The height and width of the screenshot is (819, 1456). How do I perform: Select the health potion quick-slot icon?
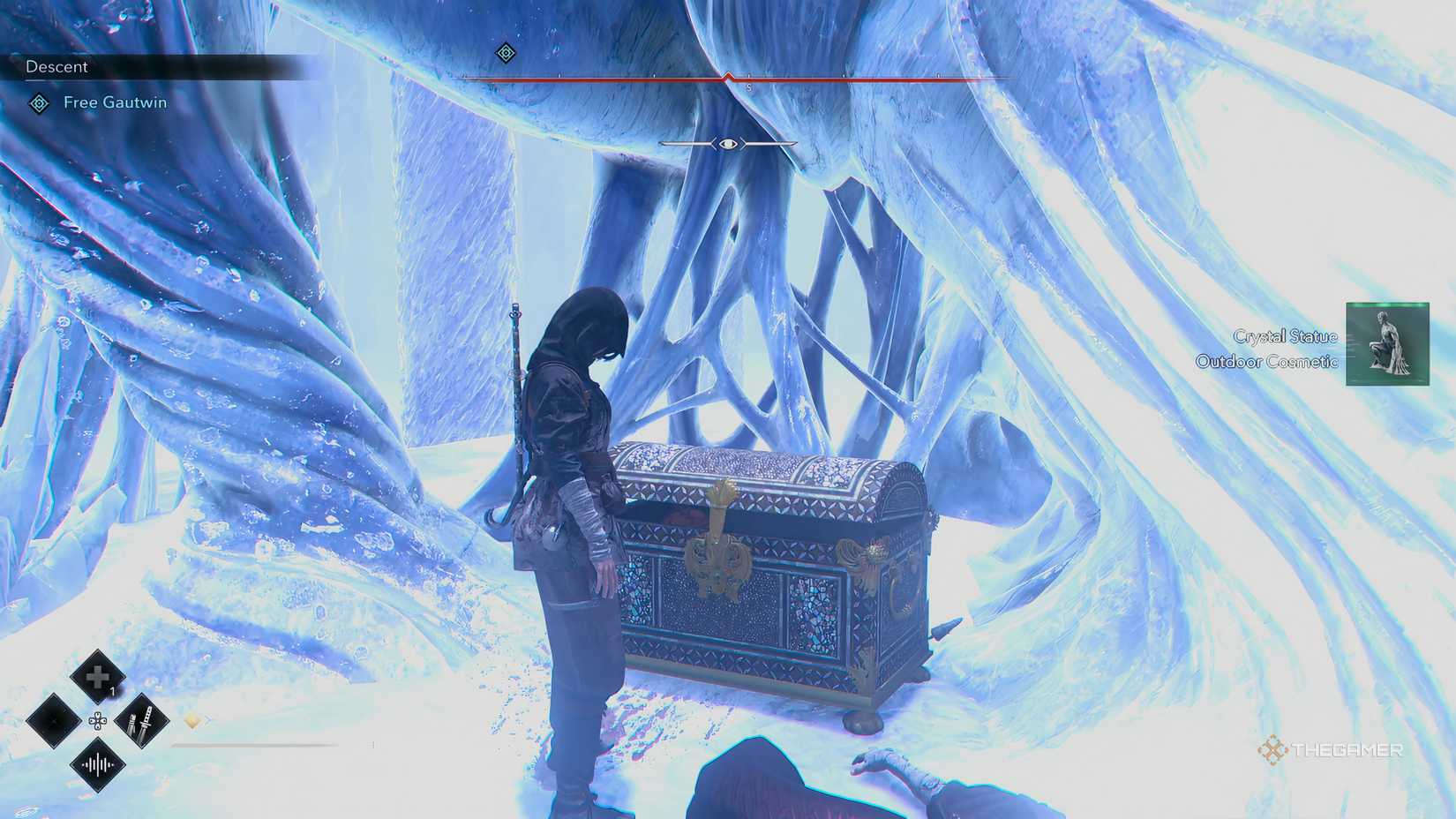(x=97, y=676)
